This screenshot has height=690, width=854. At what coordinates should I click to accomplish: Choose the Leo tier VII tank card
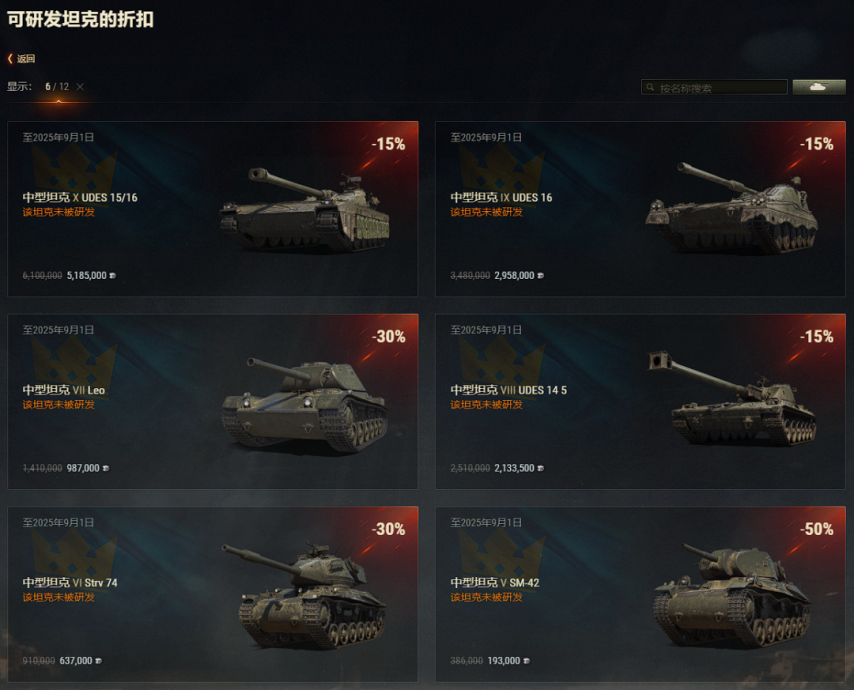pyautogui.click(x=212, y=402)
